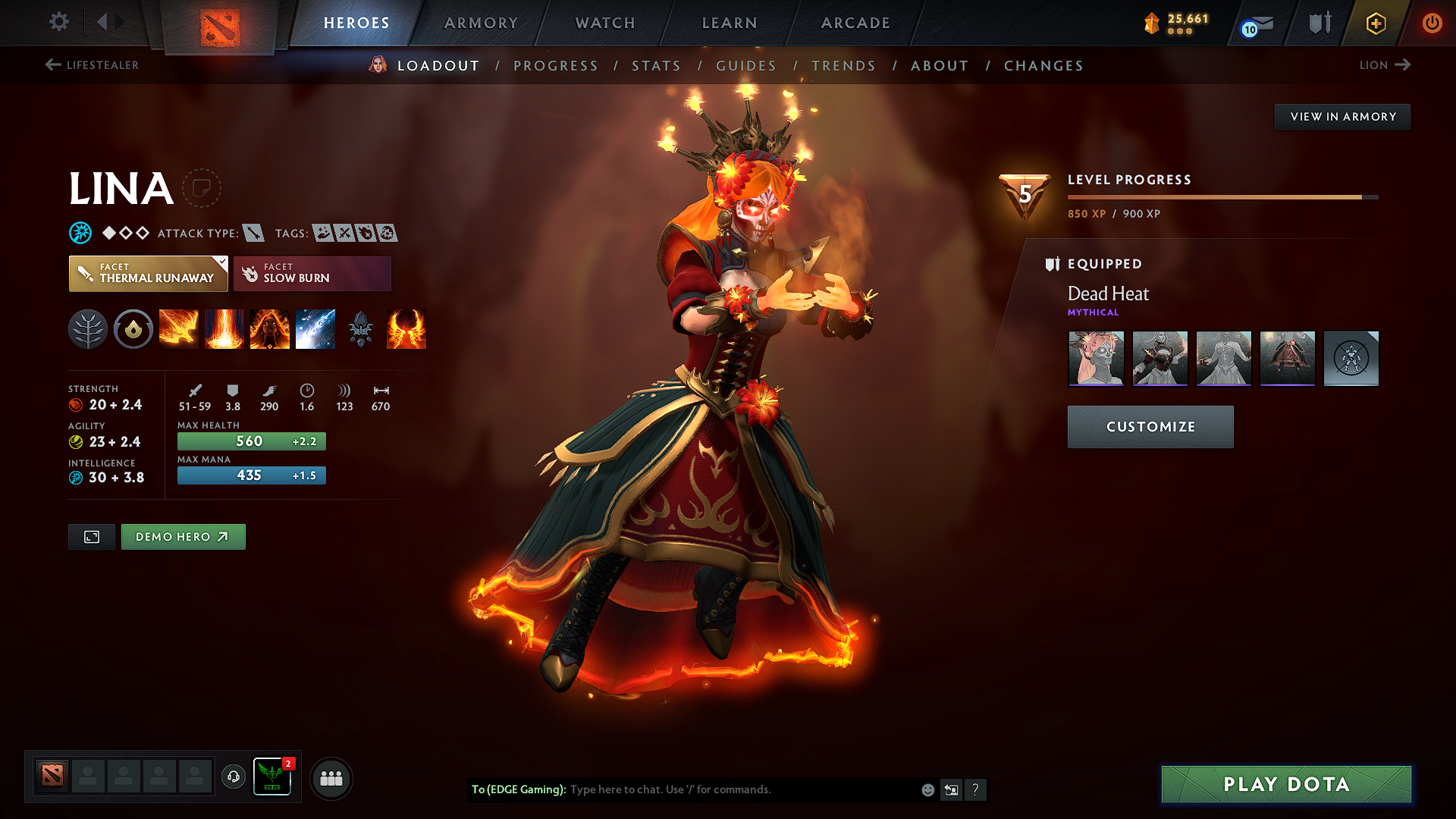Expand the Thermal Runaway facet dropdown arrow
This screenshot has height=819, width=1456.
(221, 263)
